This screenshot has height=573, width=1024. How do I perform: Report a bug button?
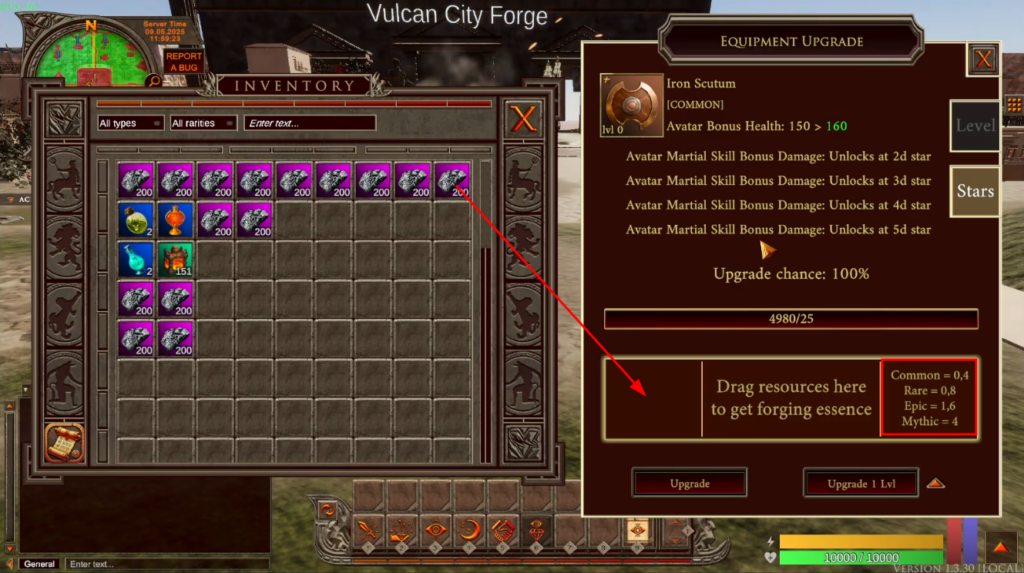(183, 62)
